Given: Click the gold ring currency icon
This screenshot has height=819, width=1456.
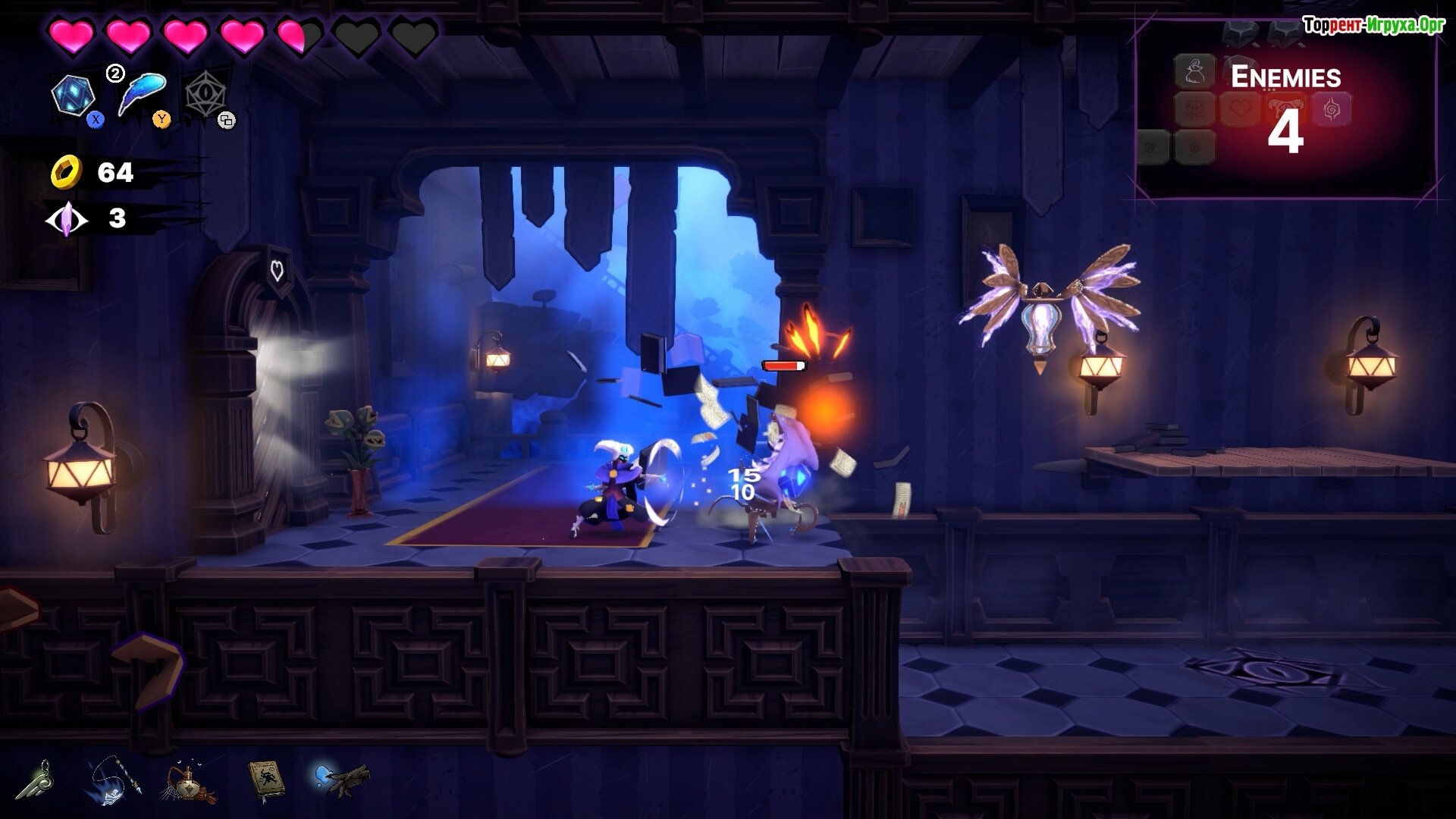Looking at the screenshot, I should click(66, 172).
